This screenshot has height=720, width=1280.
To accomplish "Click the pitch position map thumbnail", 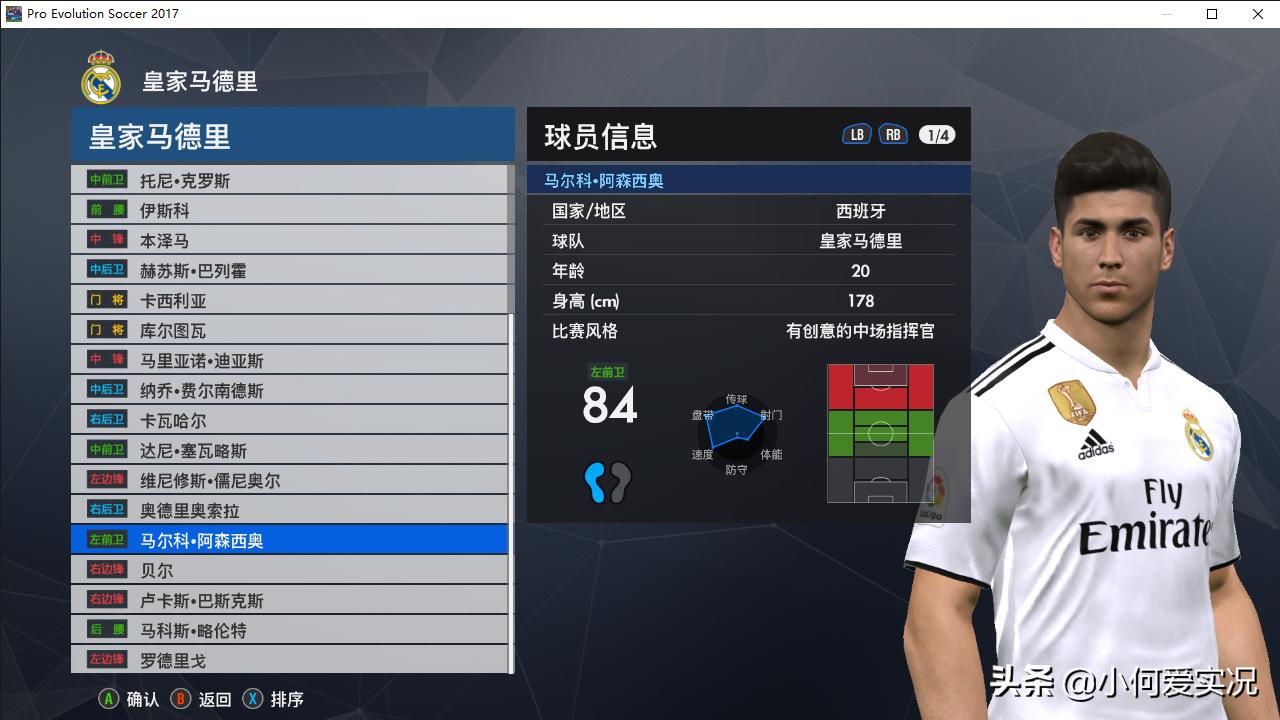I will point(880,432).
